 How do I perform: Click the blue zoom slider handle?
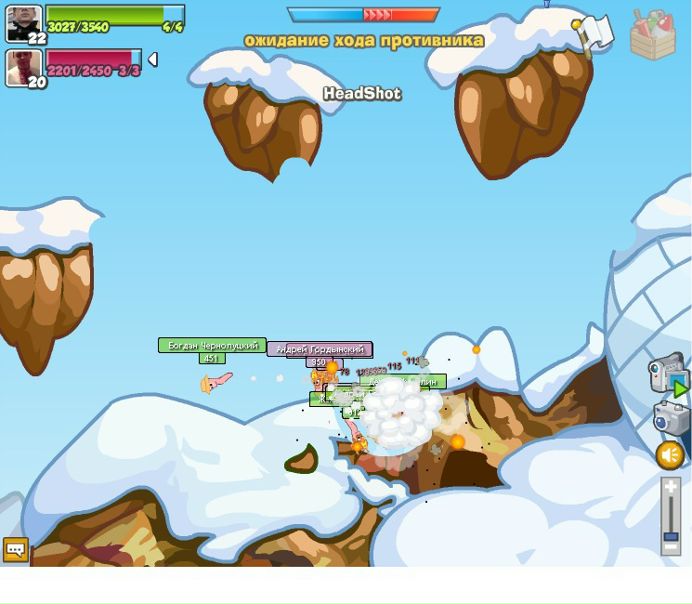tap(671, 536)
